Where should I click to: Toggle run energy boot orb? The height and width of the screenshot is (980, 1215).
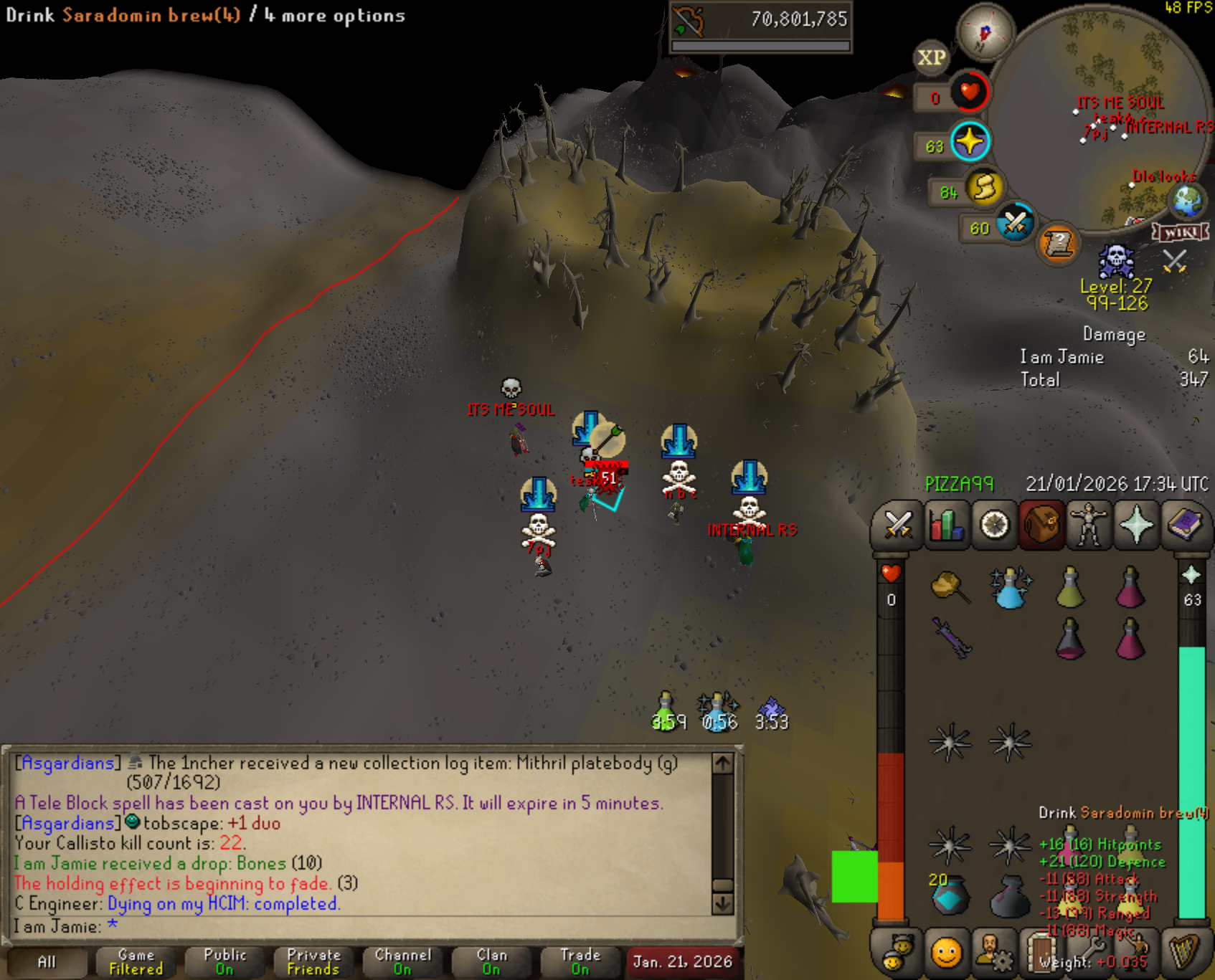pyautogui.click(x=985, y=189)
